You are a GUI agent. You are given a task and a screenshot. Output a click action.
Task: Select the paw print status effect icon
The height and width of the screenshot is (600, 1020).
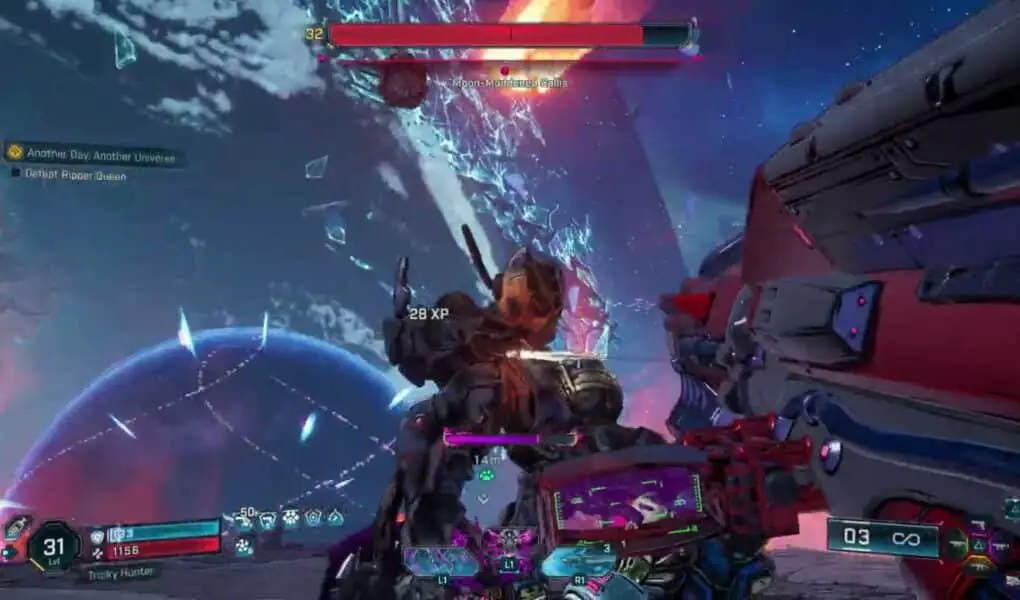[291, 518]
